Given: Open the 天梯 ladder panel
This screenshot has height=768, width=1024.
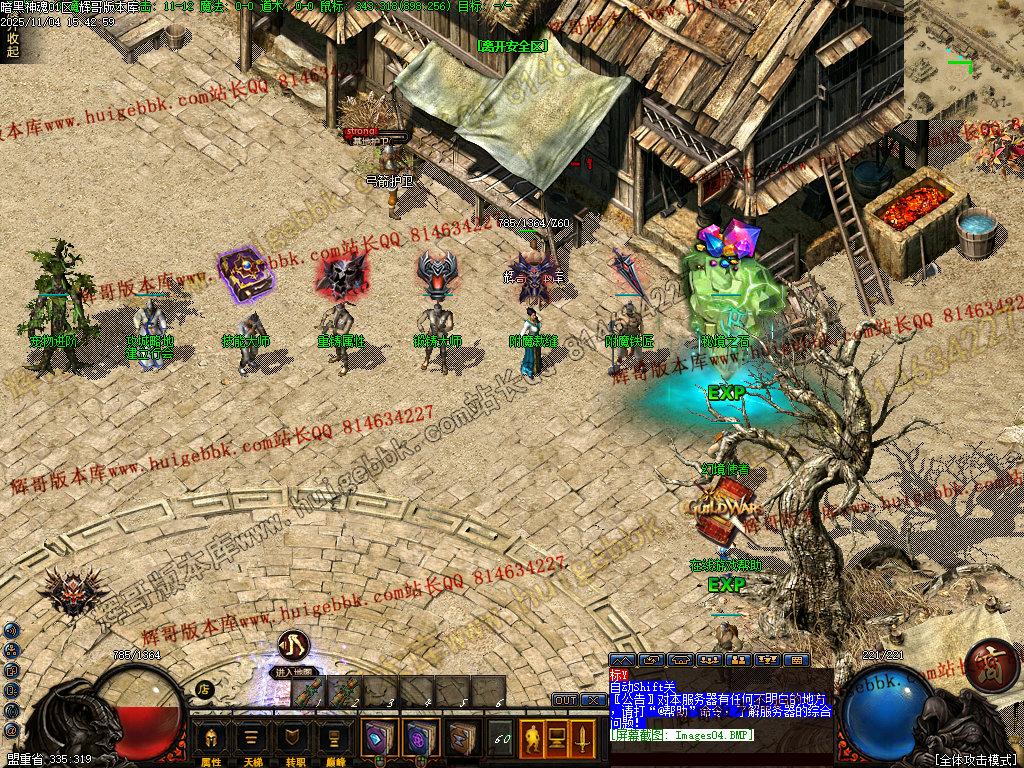Looking at the screenshot, I should [251, 739].
